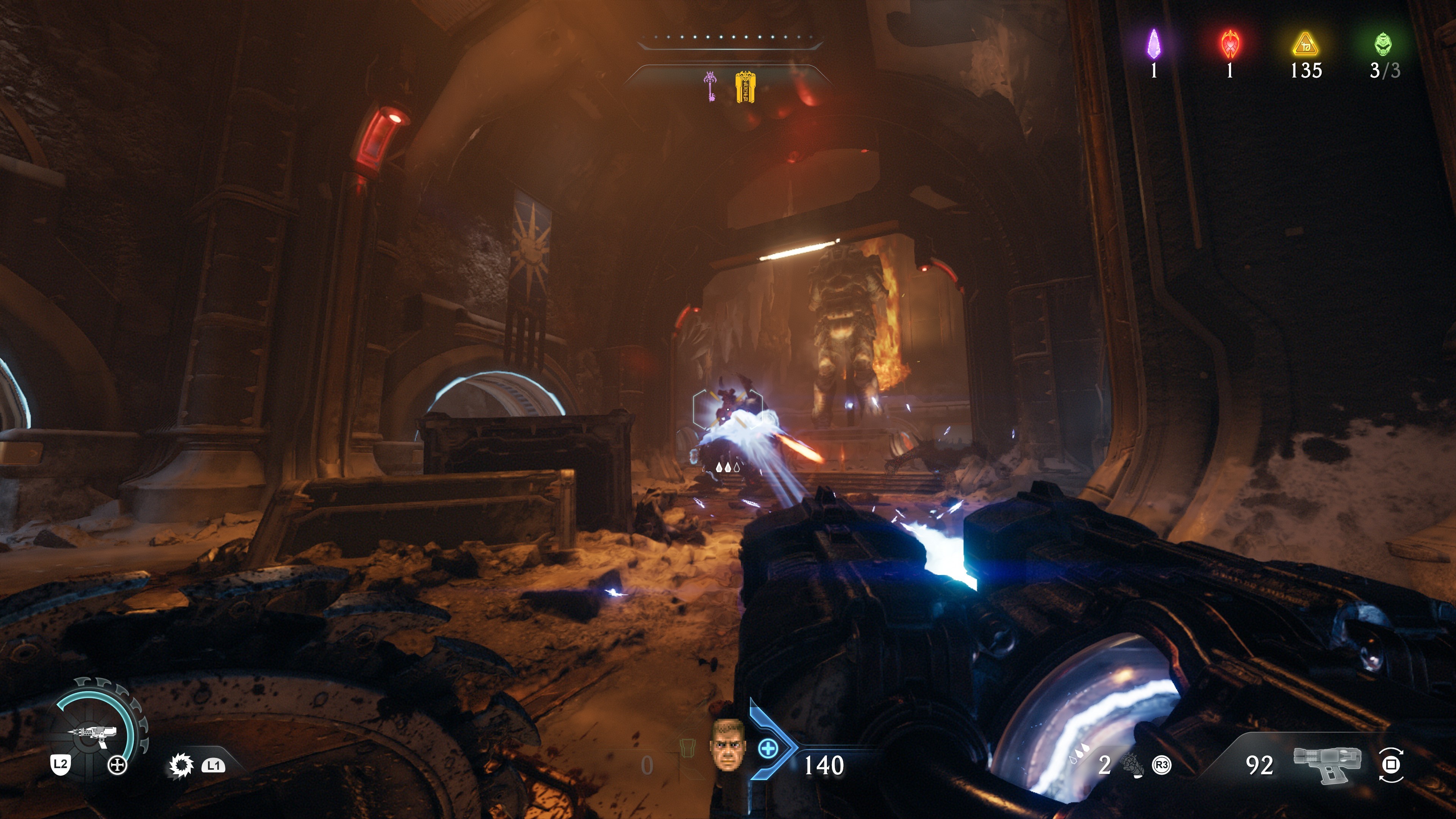This screenshot has height=819, width=1456.
Task: Click the weapon swap arrows icon
Action: click(1391, 765)
